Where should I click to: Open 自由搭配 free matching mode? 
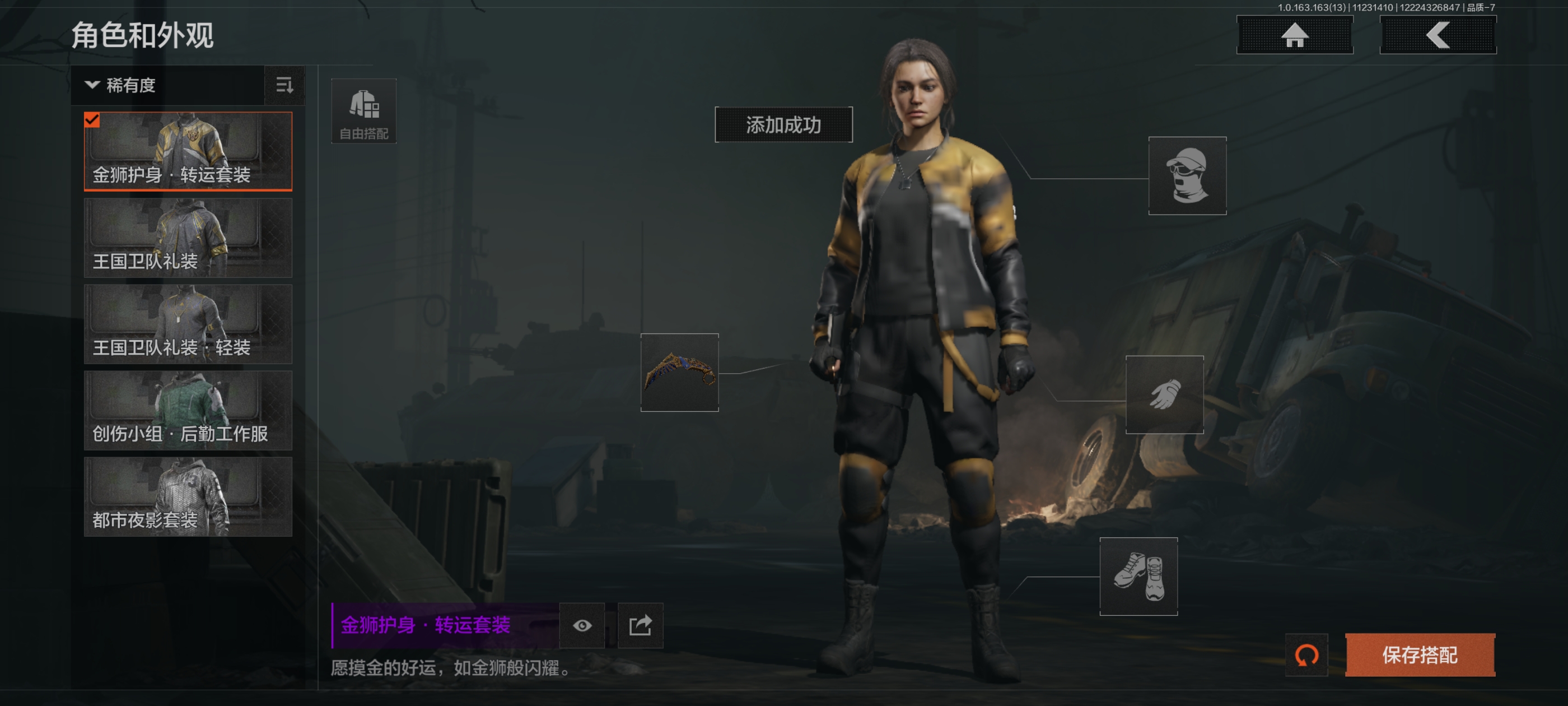(363, 111)
